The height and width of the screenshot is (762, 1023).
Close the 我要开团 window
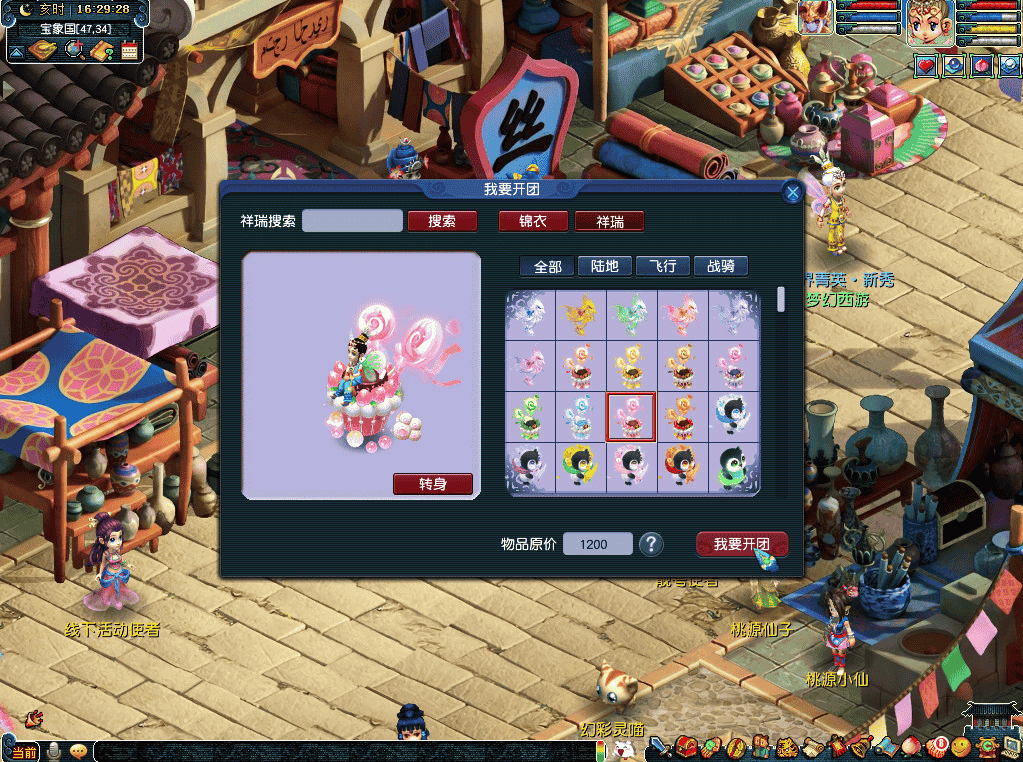[793, 193]
